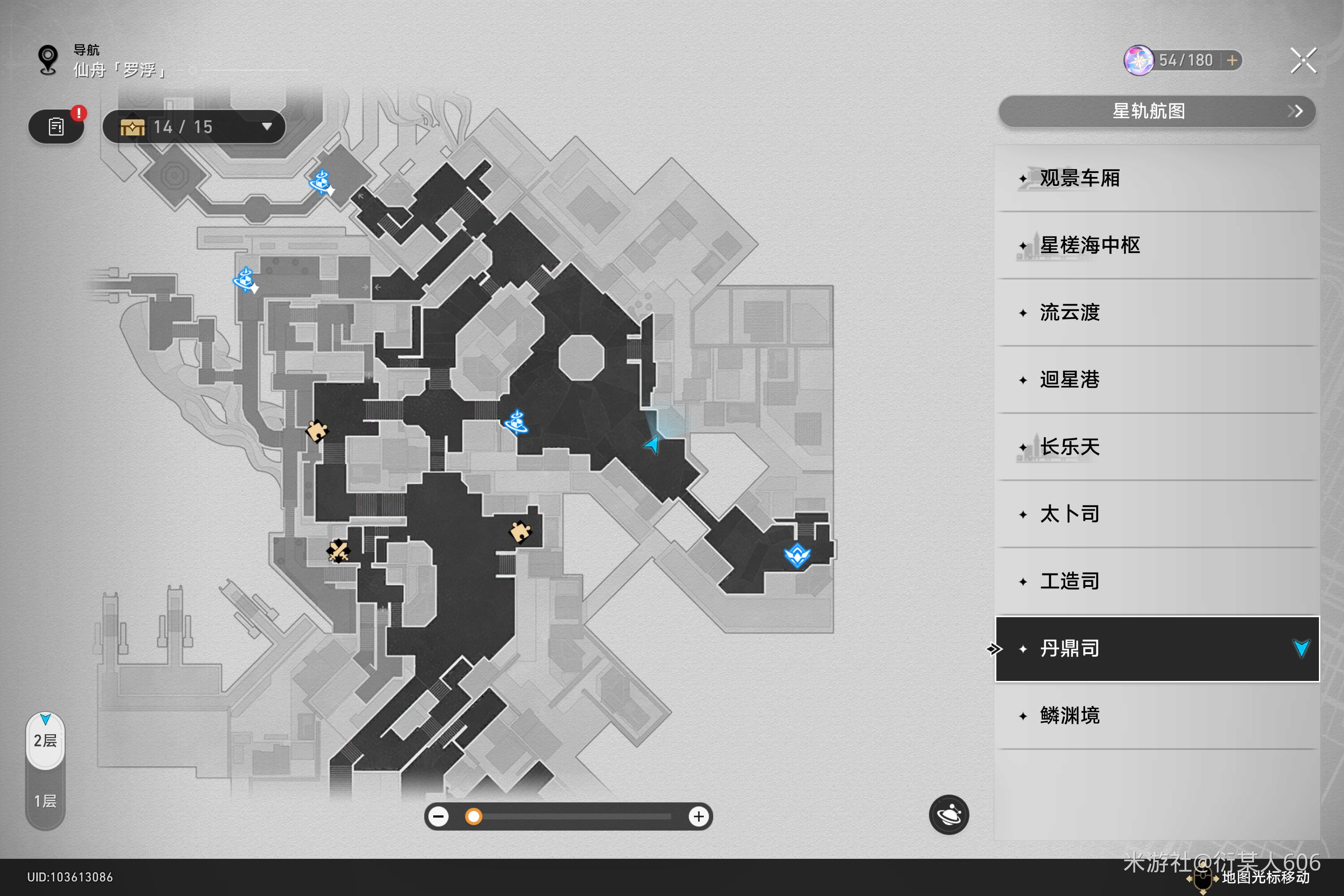
Task: Open the mission log with alert badge
Action: 56,127
